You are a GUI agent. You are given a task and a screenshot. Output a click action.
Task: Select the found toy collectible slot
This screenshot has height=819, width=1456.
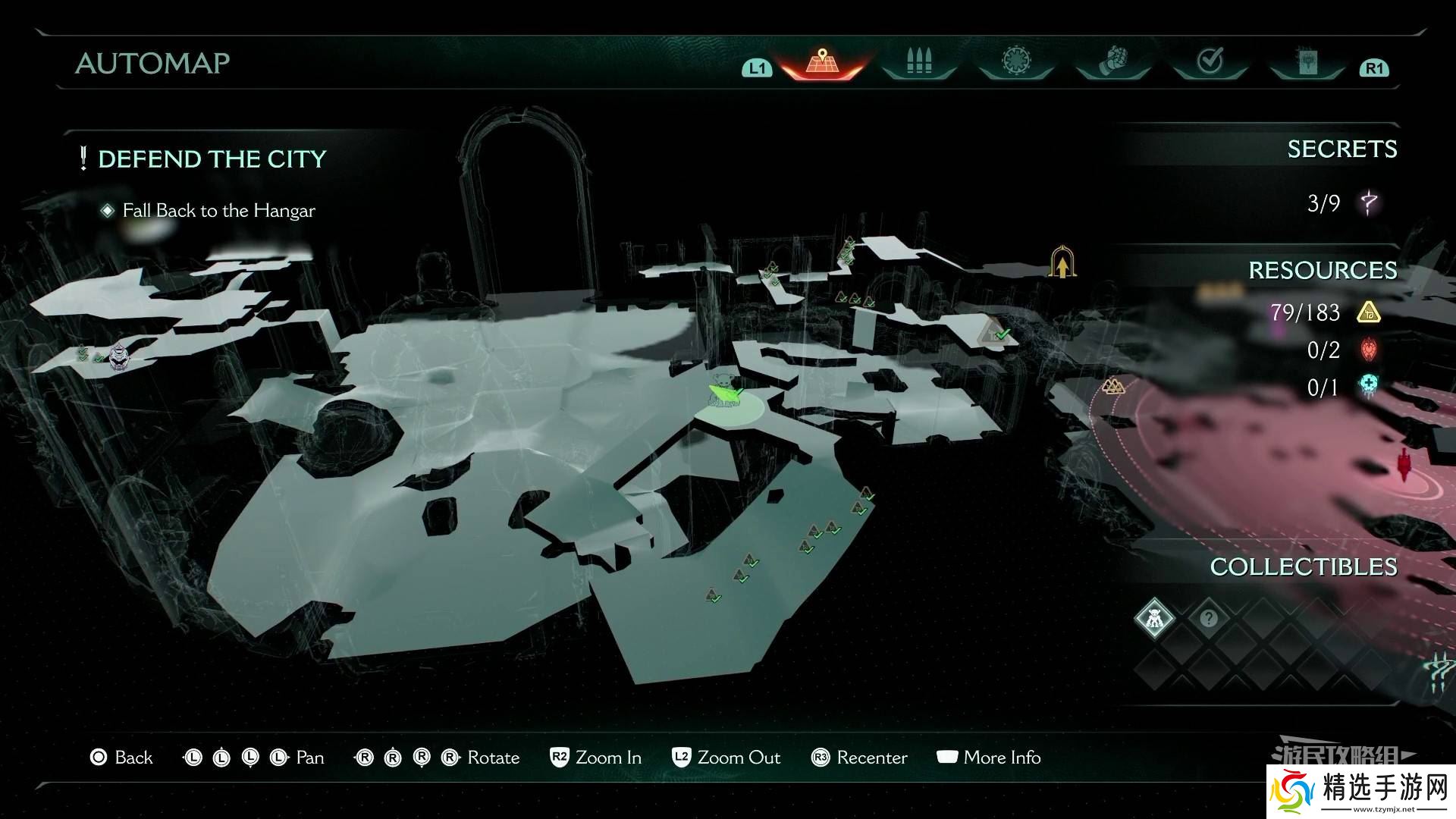pyautogui.click(x=1154, y=618)
